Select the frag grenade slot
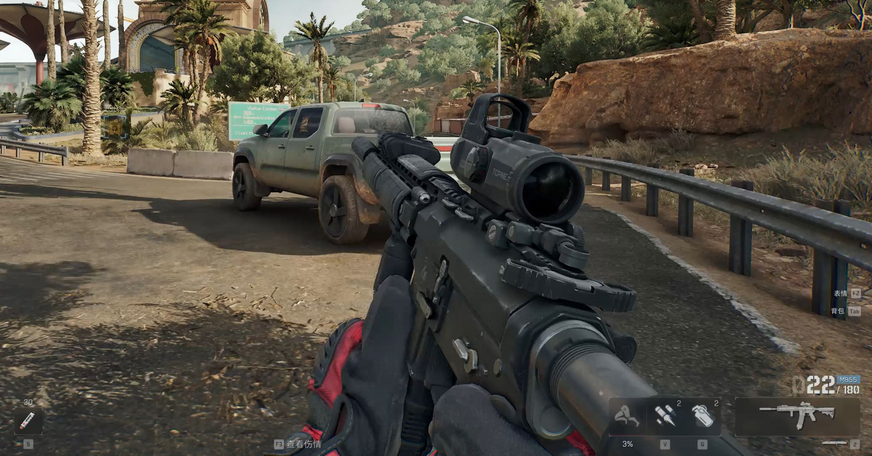 tap(703, 415)
